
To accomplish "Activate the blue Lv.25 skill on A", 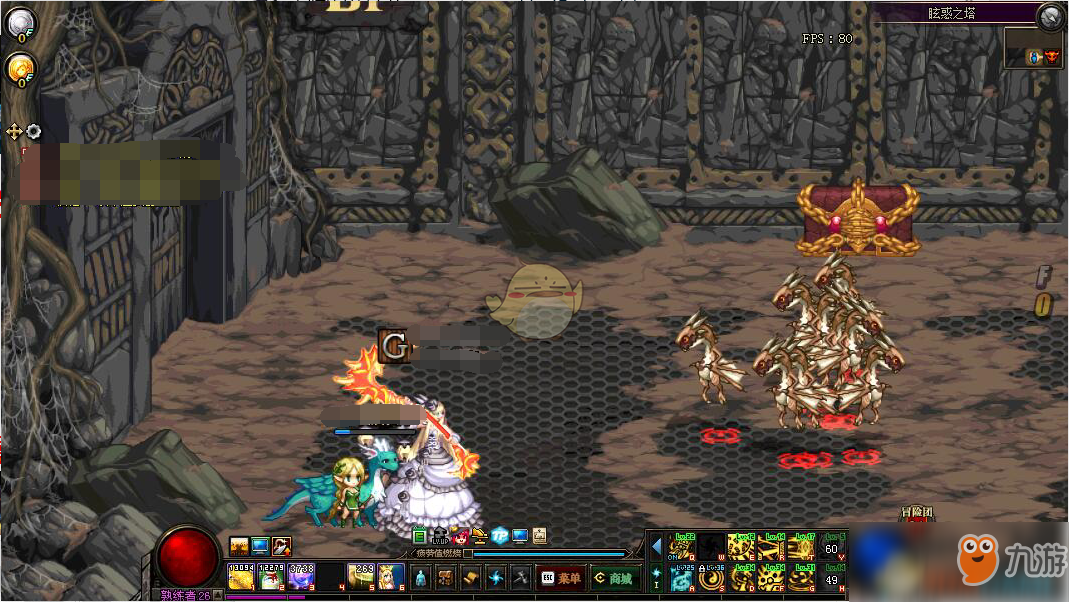I will coord(683,579).
